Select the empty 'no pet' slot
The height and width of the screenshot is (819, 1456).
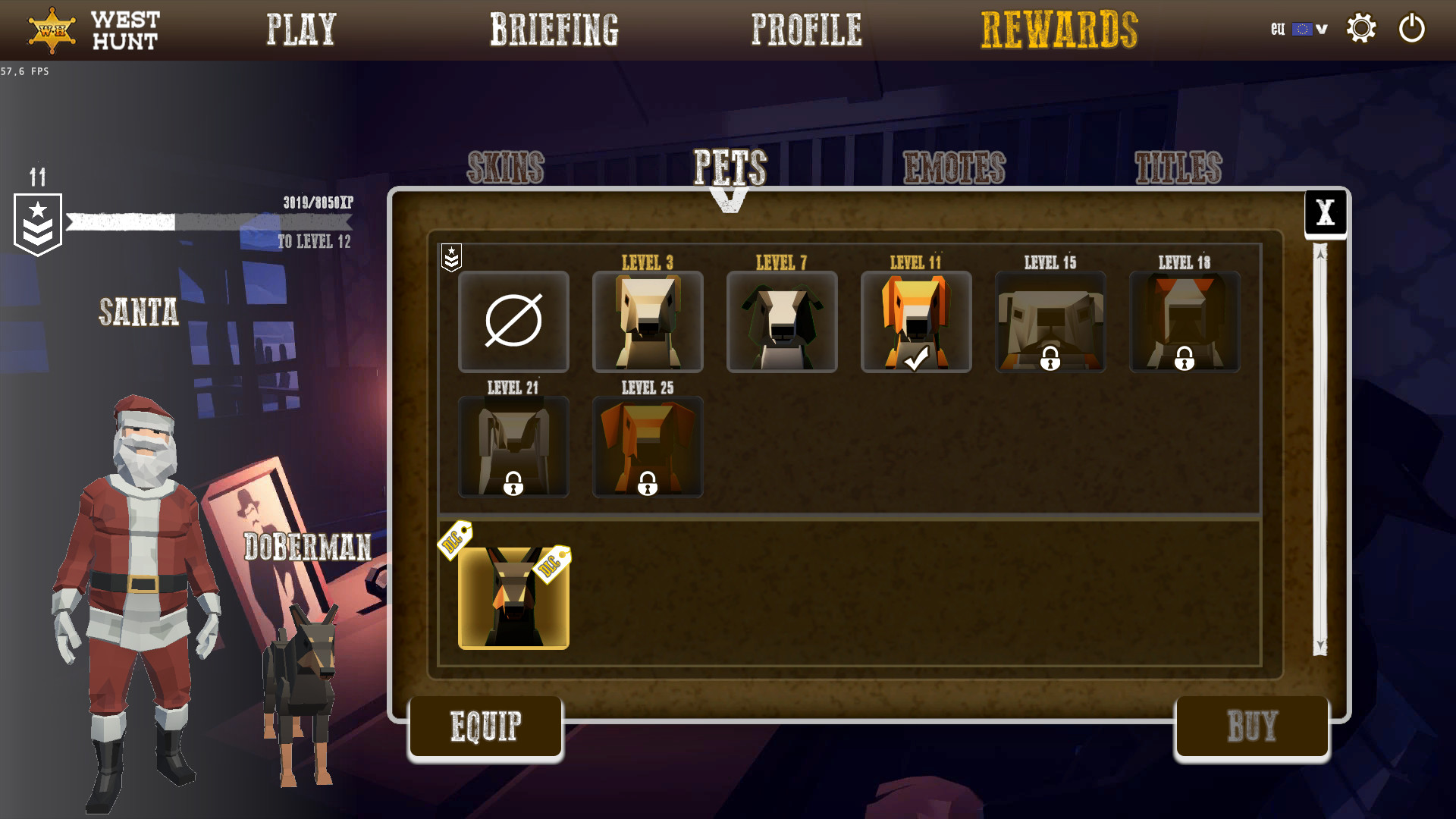click(x=513, y=322)
